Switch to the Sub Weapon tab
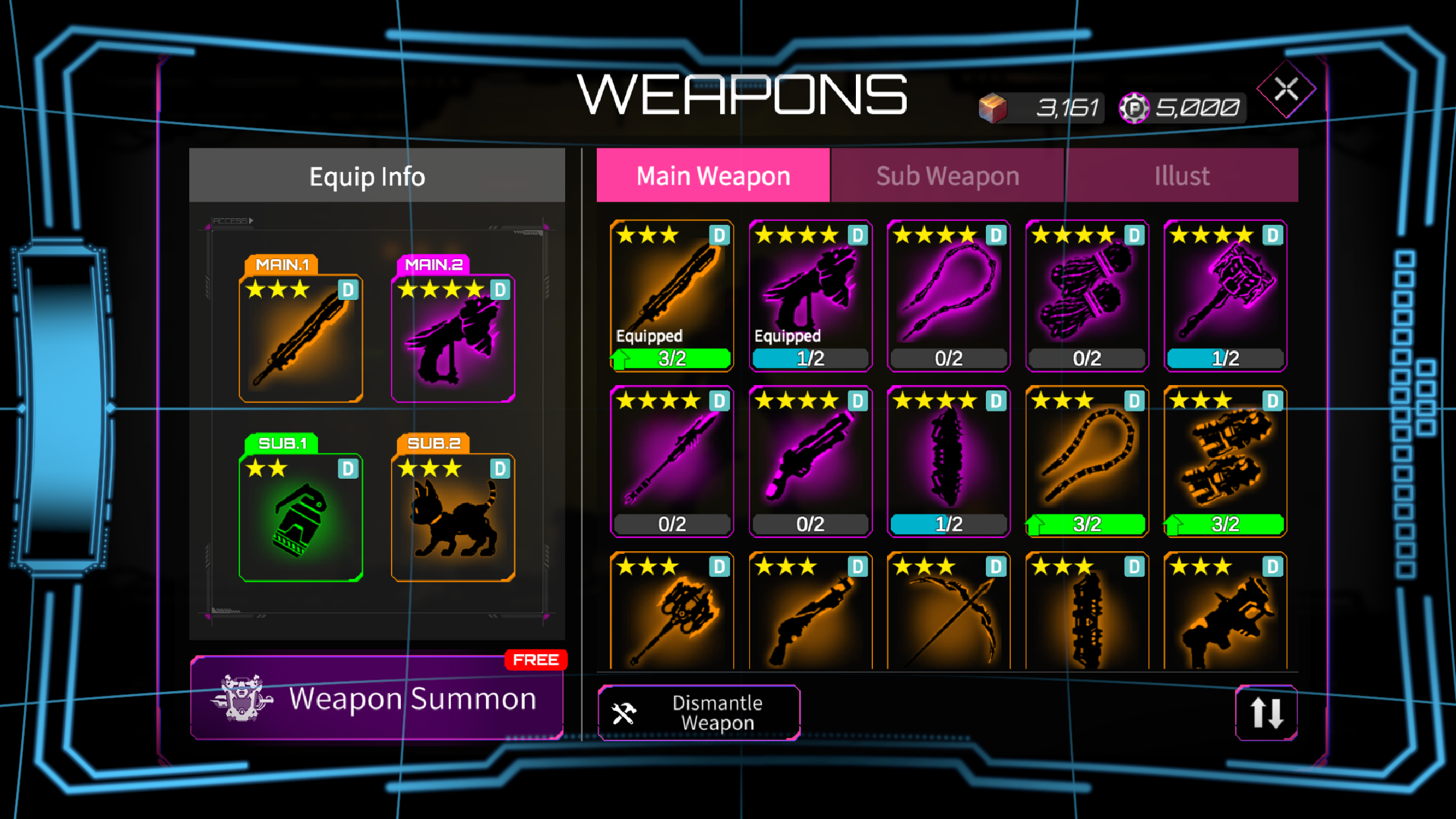This screenshot has height=819, width=1456. (x=947, y=175)
